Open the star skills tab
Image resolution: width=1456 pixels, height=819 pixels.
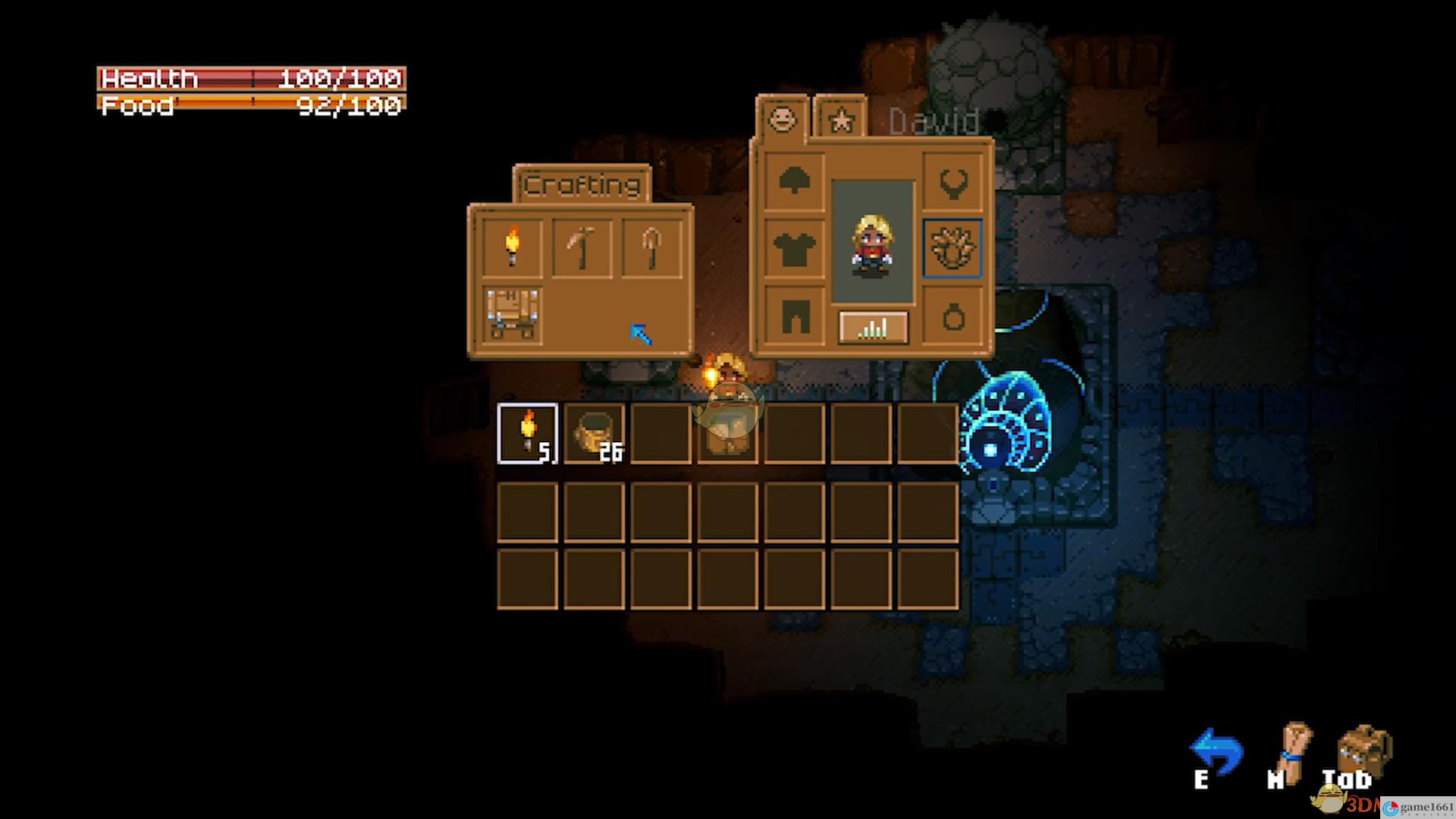click(840, 120)
